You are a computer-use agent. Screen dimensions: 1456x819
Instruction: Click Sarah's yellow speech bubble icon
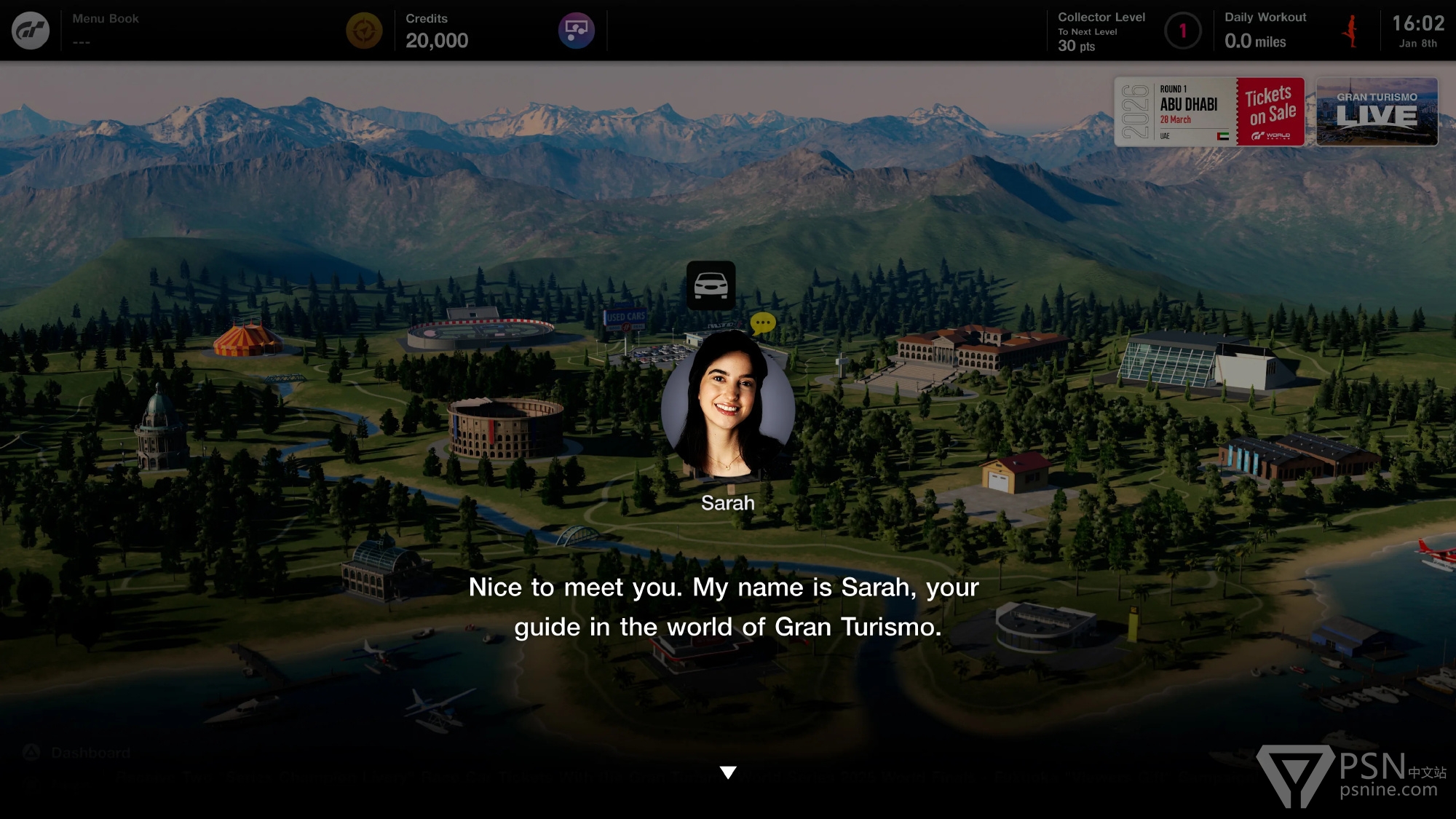click(763, 323)
